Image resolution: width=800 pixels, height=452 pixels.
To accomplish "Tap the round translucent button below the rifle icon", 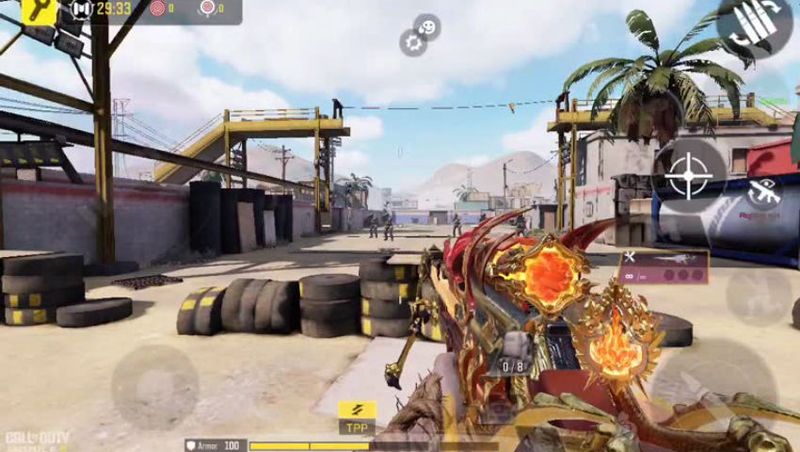I will [x=757, y=295].
